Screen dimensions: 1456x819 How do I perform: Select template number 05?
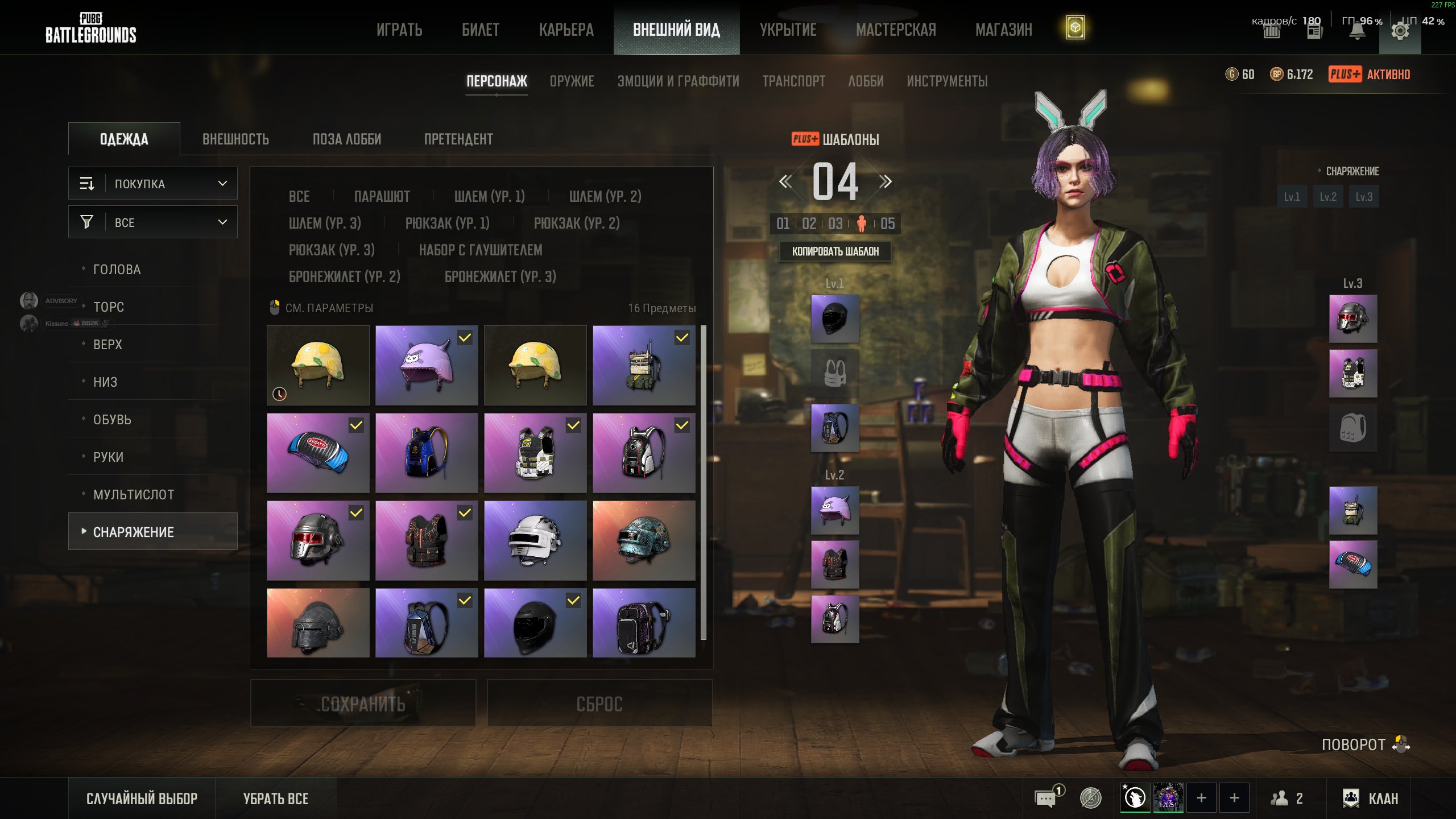pos(887,224)
